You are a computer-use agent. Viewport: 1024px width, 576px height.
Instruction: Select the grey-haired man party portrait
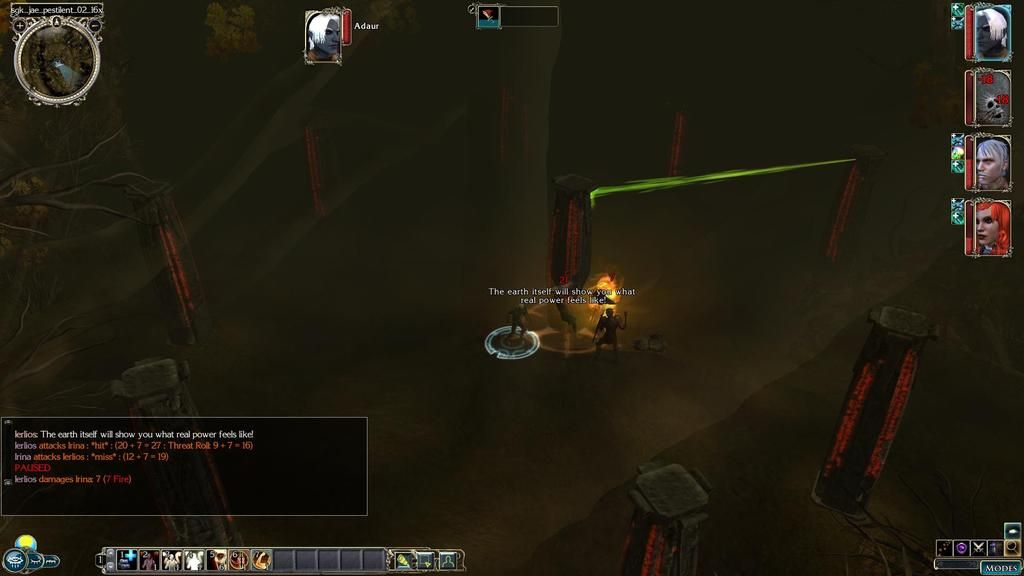(x=990, y=163)
